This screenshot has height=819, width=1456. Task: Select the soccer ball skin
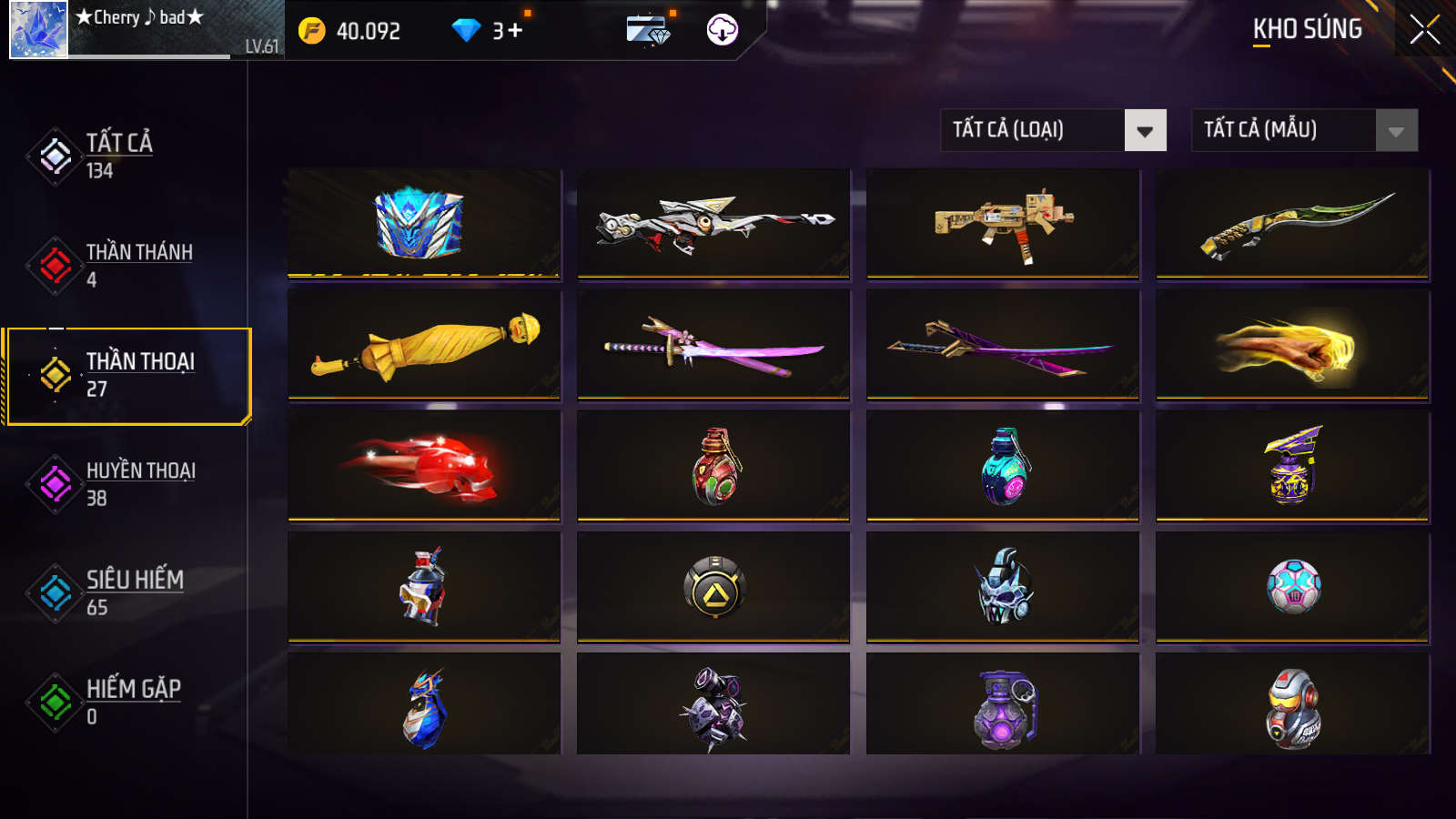(1292, 587)
